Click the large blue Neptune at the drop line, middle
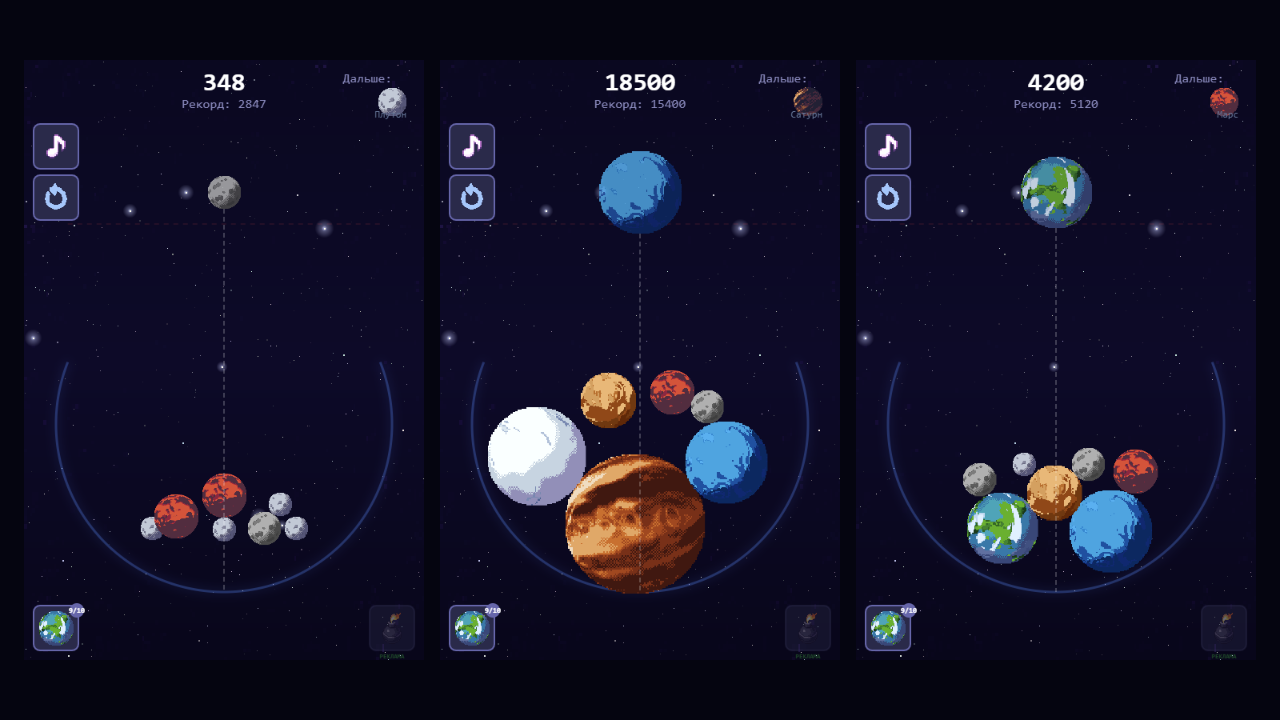Image resolution: width=1280 pixels, height=720 pixels. [639, 193]
